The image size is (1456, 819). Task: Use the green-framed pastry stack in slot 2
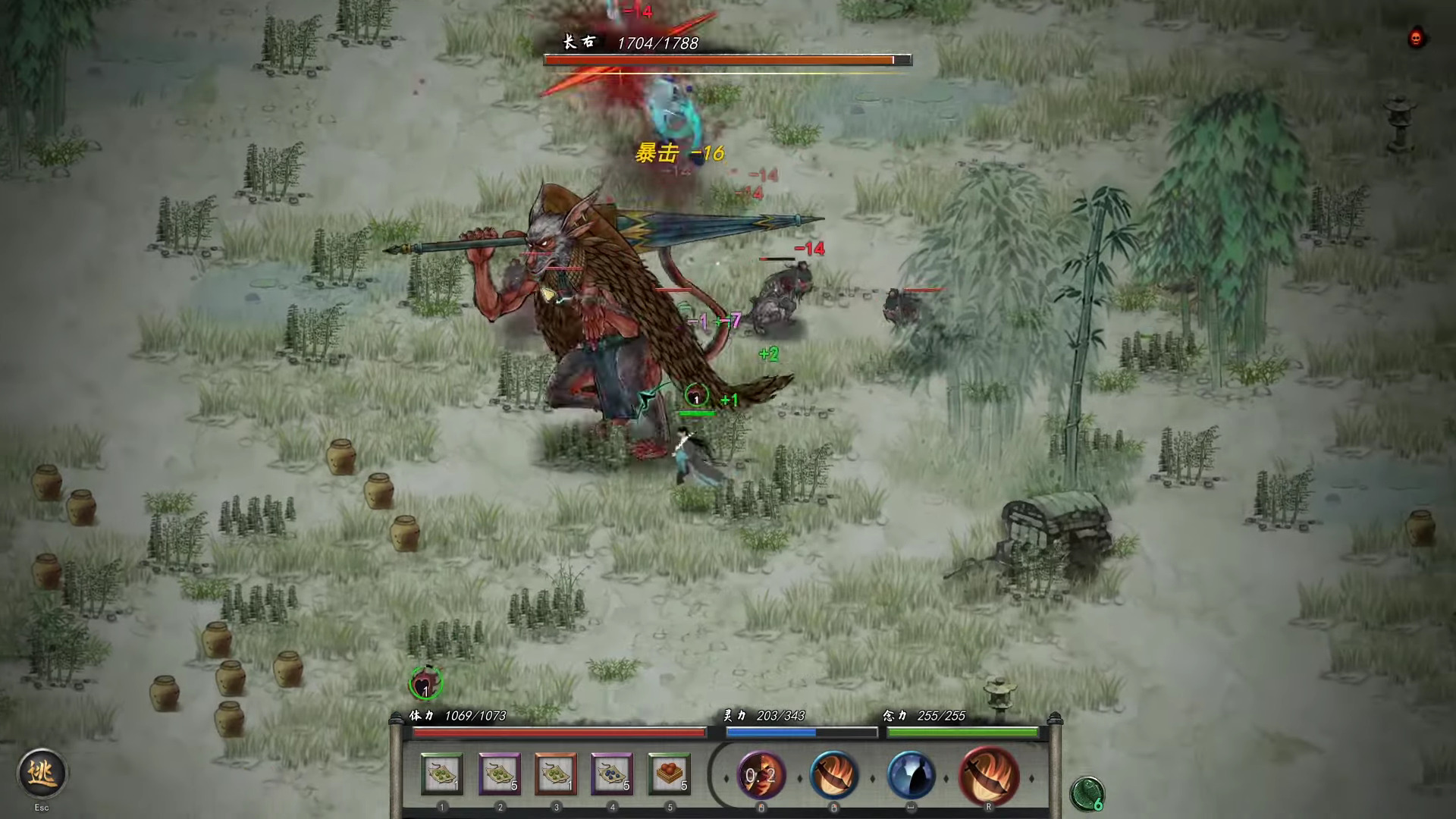[x=500, y=773]
